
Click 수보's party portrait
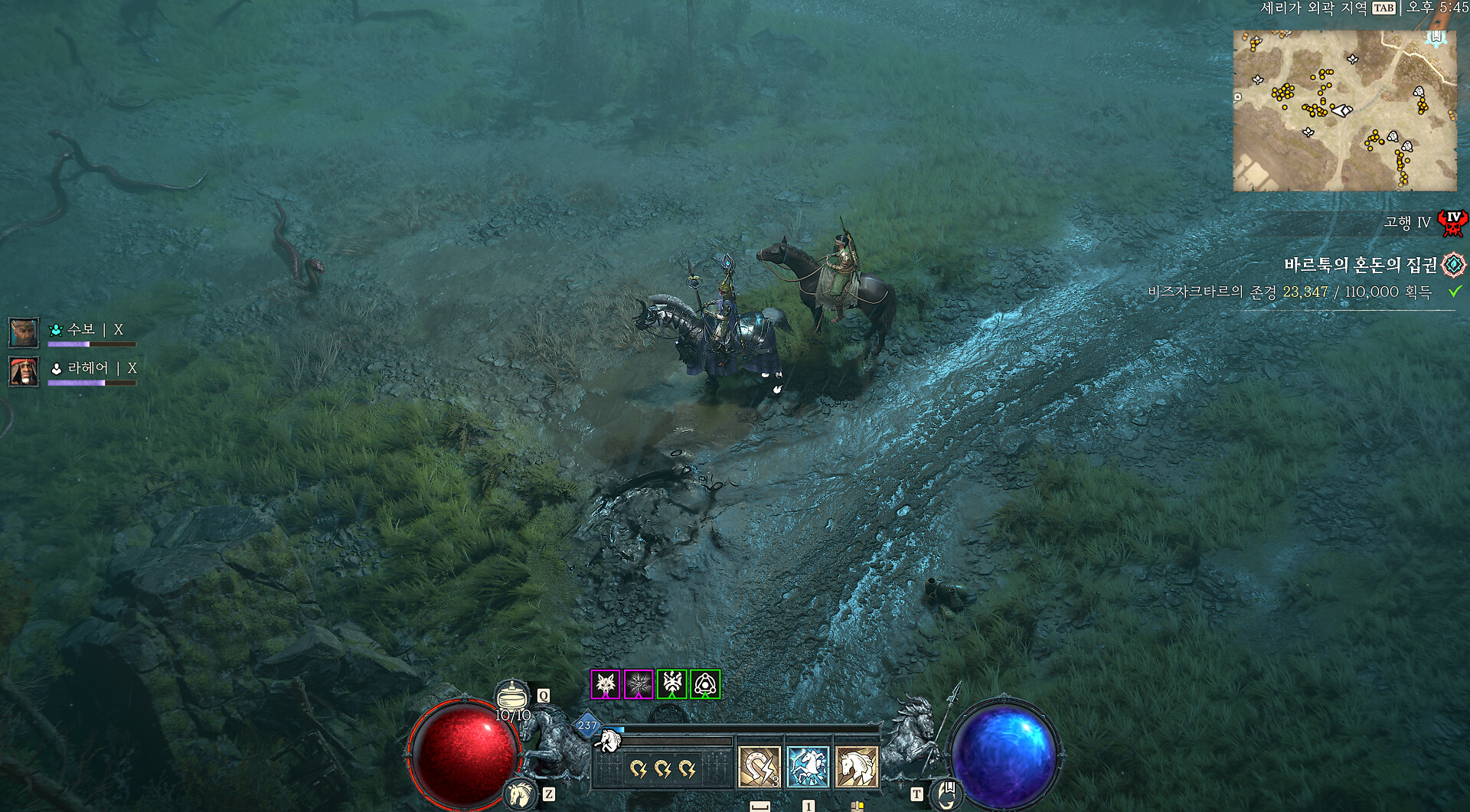[x=24, y=332]
